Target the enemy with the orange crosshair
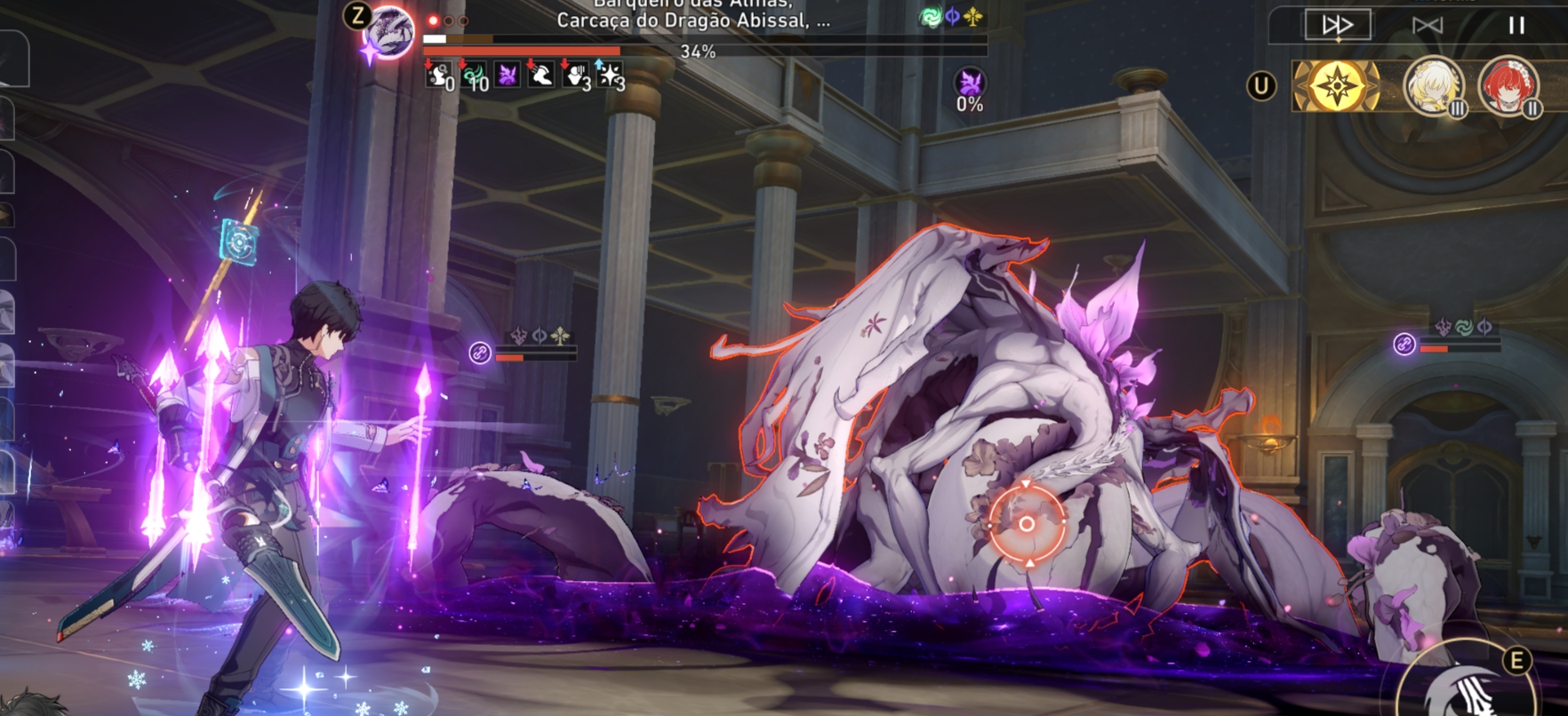Image resolution: width=1568 pixels, height=716 pixels. pos(1027,523)
